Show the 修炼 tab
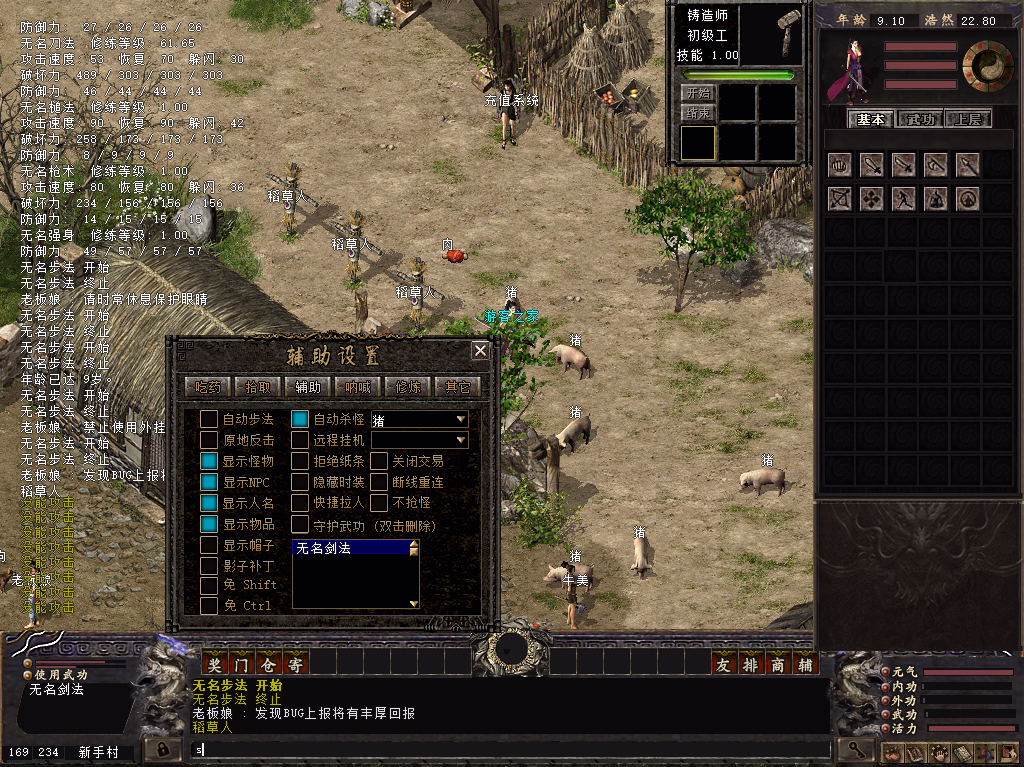The height and width of the screenshot is (767, 1024). click(408, 387)
